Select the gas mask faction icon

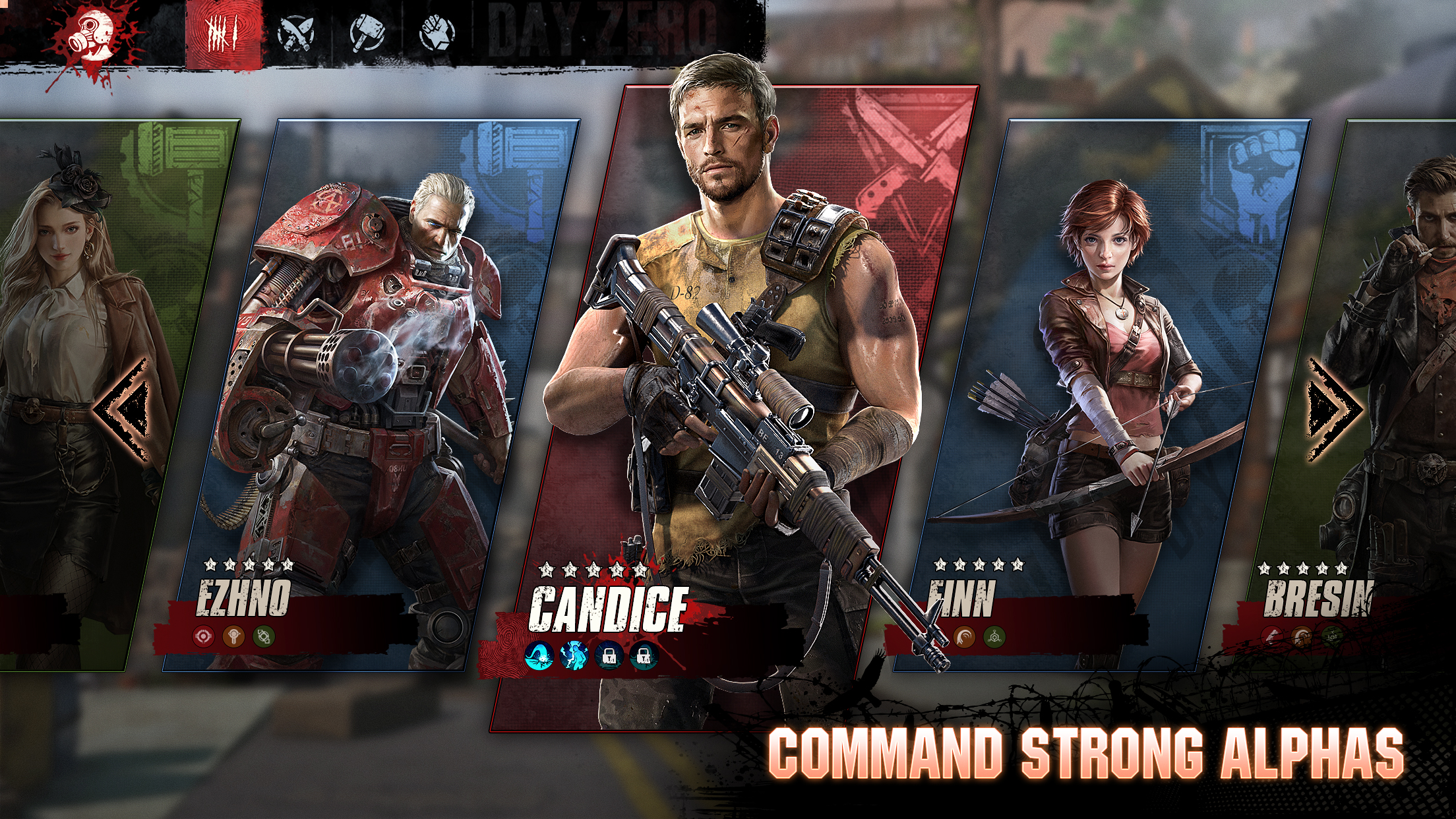[89, 33]
